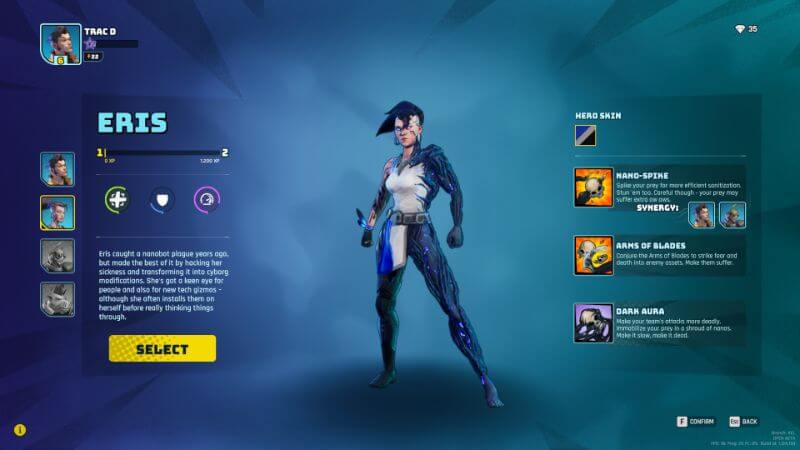Screen dimensions: 800x450
Task: Pick the fourth, greyed-out hero portrait
Action: tap(57, 298)
